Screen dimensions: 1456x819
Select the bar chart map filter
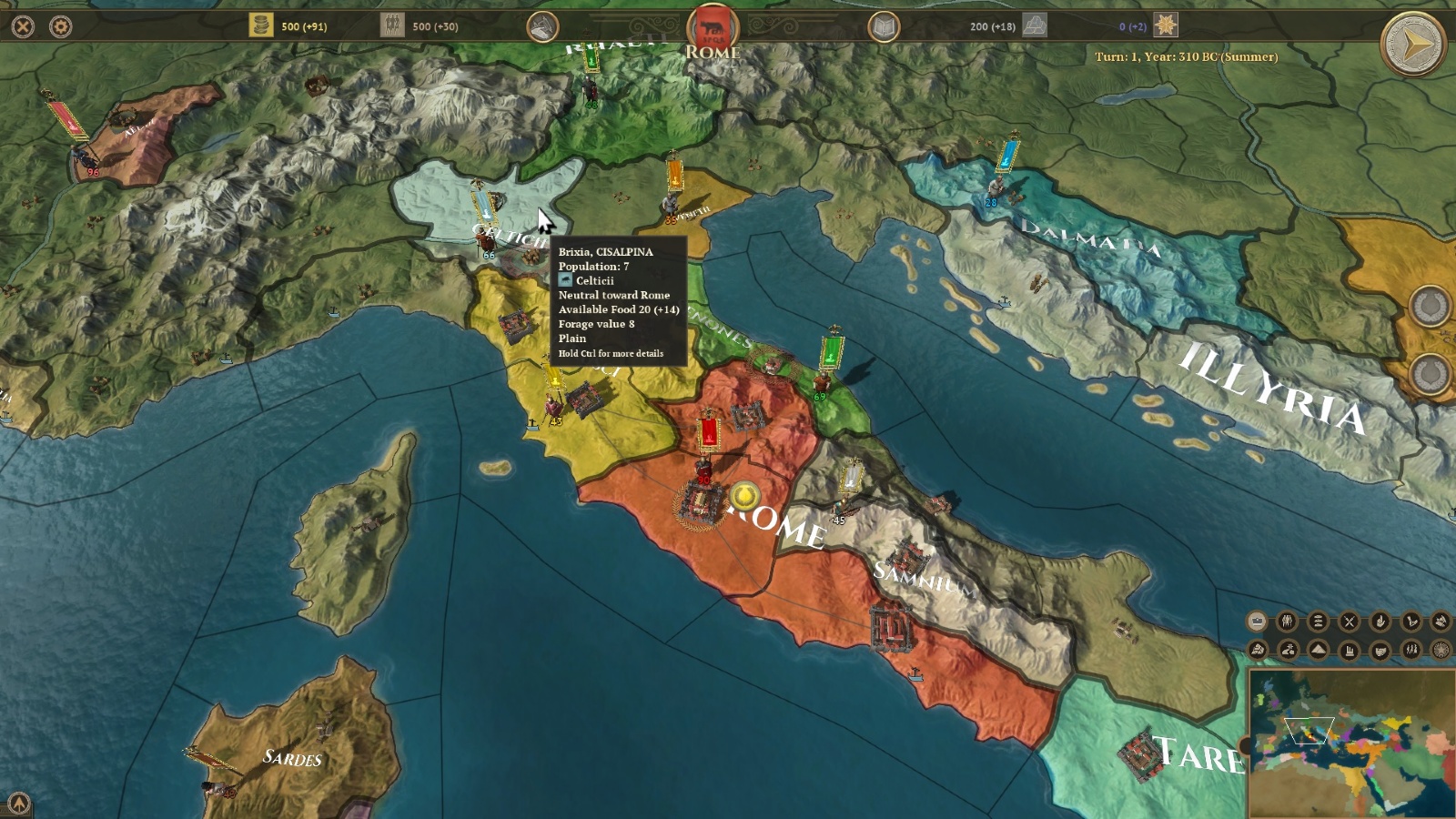(x=1349, y=650)
